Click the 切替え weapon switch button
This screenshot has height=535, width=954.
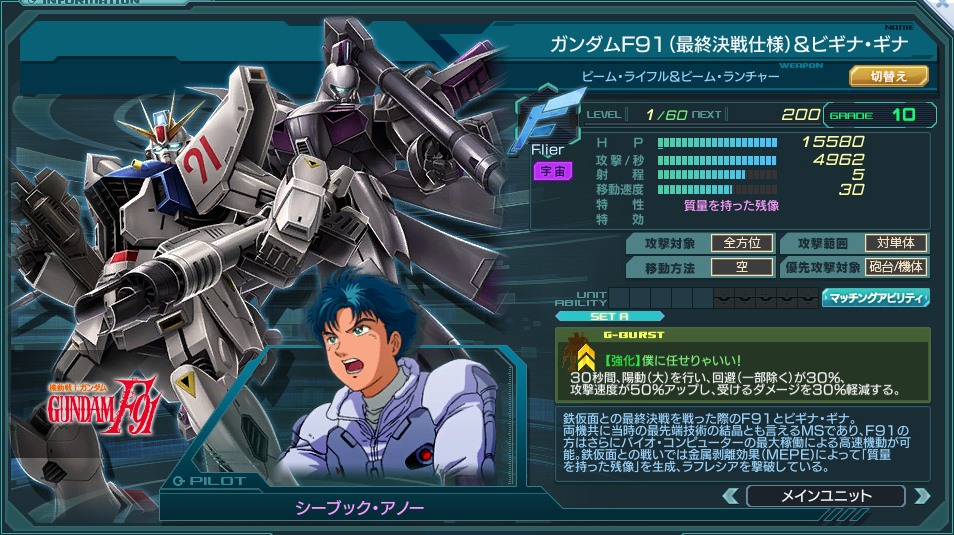(889, 76)
